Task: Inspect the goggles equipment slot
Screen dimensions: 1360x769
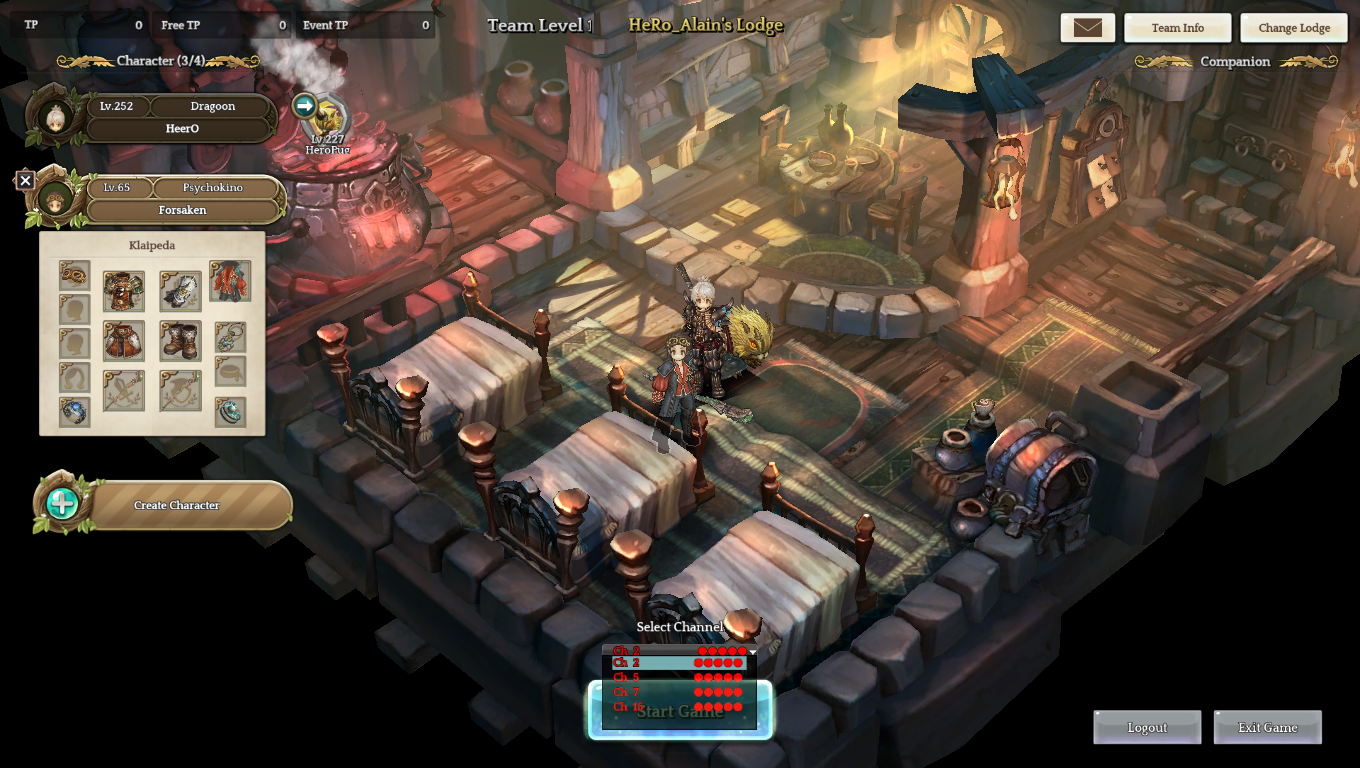Action: pos(74,275)
